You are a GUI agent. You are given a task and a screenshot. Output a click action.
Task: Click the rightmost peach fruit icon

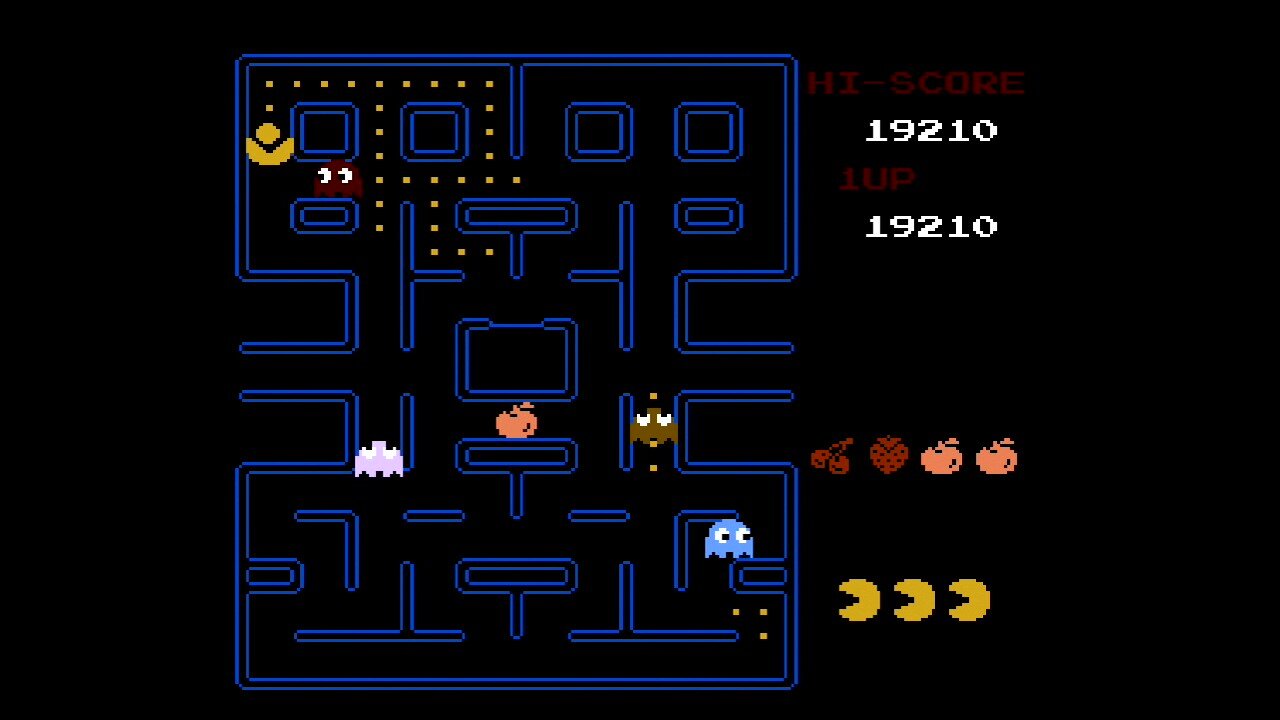click(994, 456)
